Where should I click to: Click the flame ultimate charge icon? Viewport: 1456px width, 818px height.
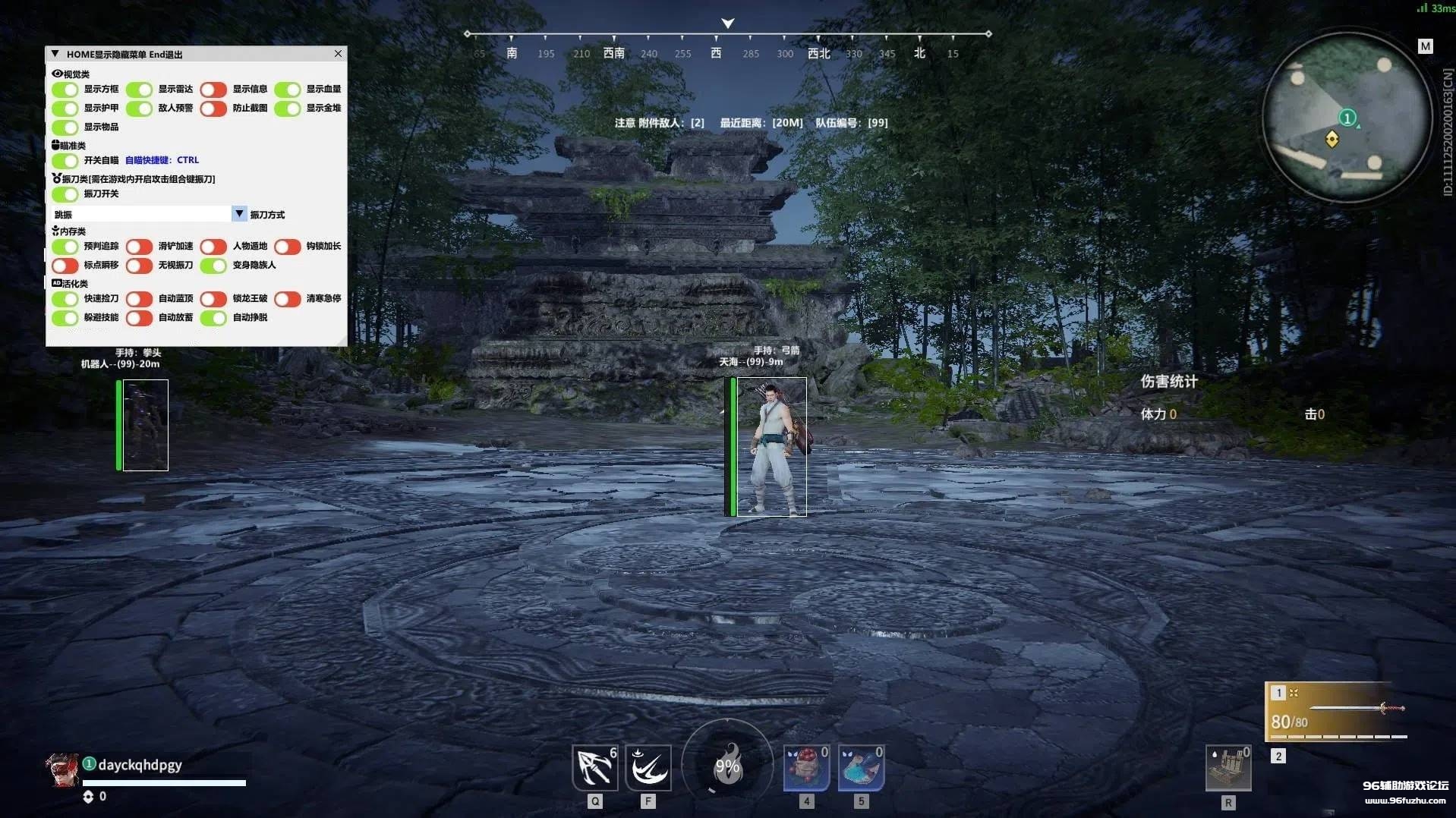pyautogui.click(x=727, y=765)
